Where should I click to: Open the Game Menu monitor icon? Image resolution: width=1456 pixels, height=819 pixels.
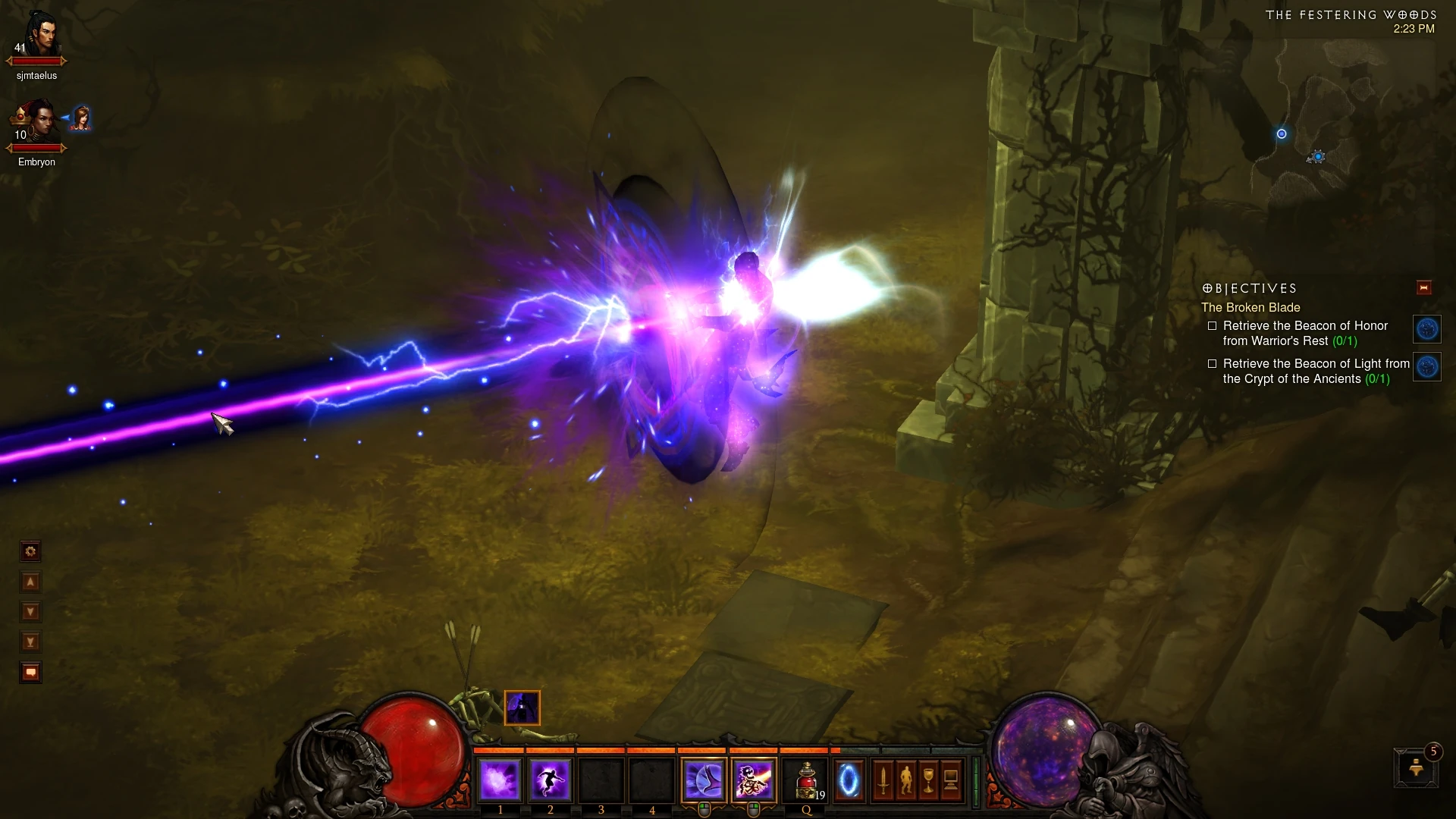[951, 780]
